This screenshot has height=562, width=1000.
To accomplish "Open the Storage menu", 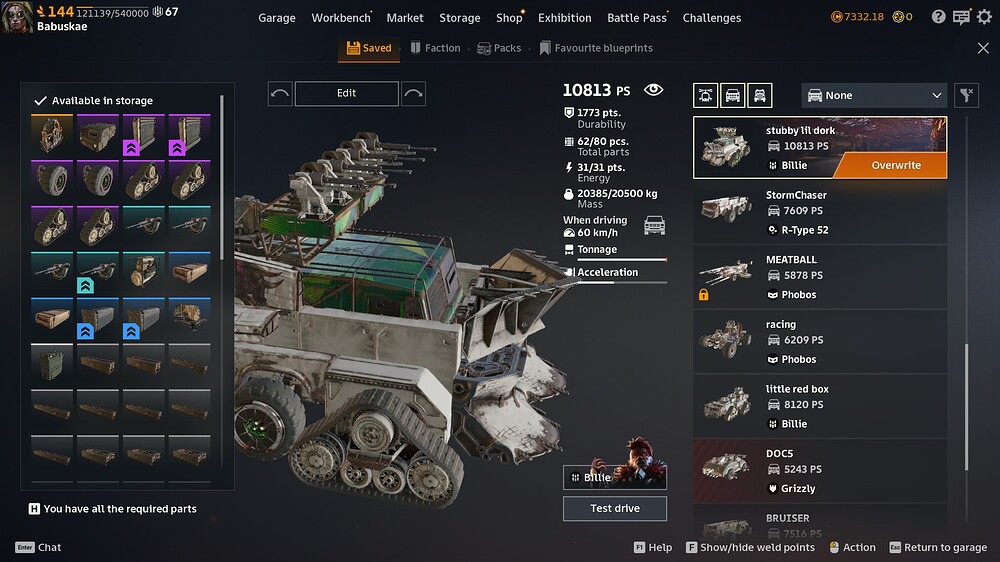I will [x=460, y=18].
